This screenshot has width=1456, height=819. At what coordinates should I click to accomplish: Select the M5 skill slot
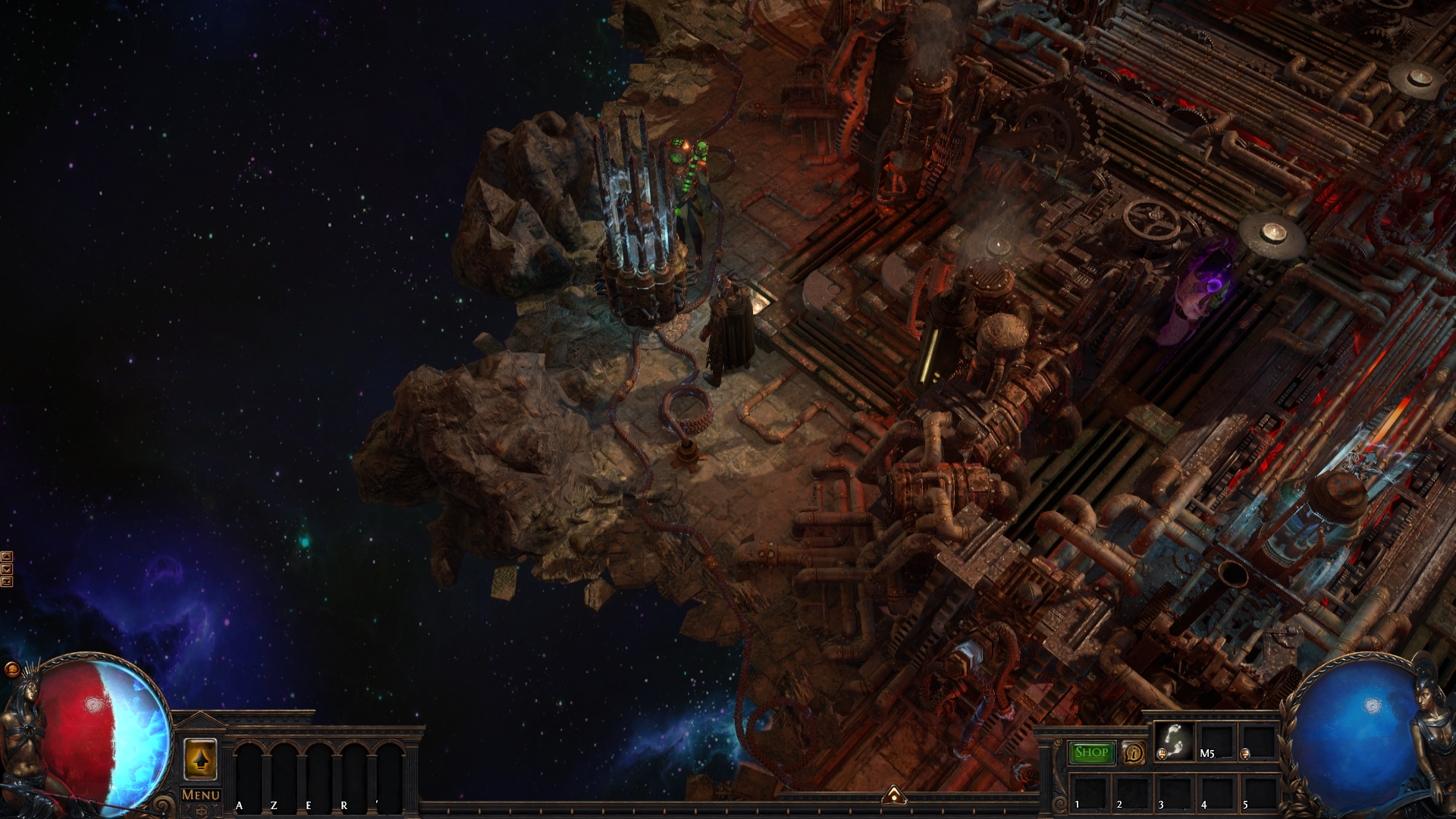1216,741
